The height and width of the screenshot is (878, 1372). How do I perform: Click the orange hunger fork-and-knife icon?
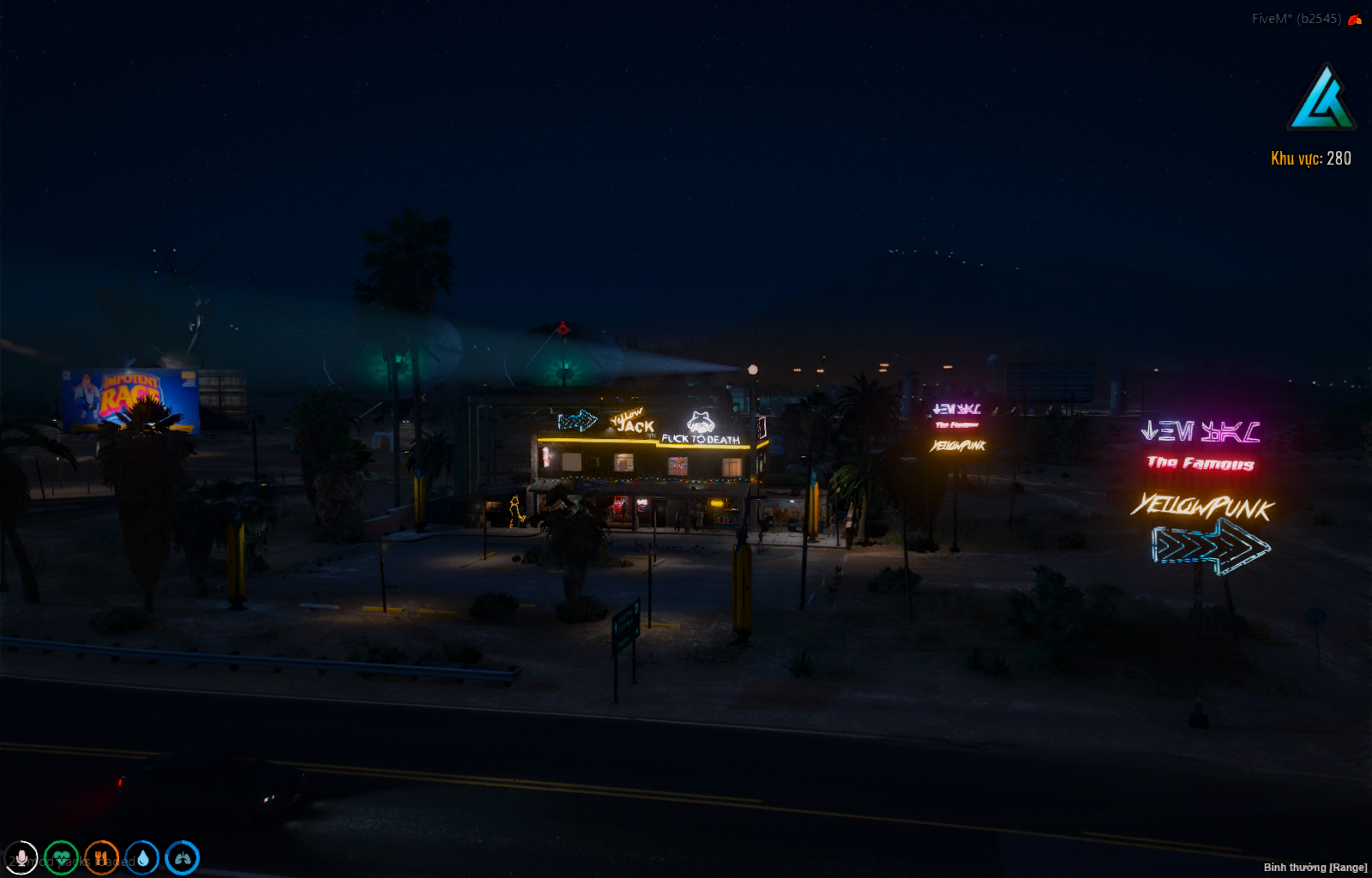click(x=101, y=858)
